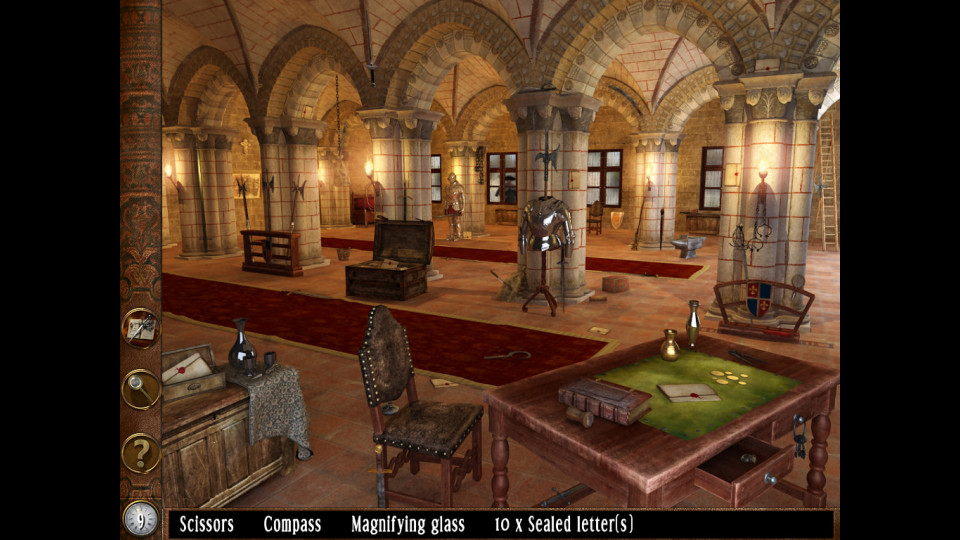Activate the magnifying glass tool button
This screenshot has width=960, height=540.
[x=141, y=389]
